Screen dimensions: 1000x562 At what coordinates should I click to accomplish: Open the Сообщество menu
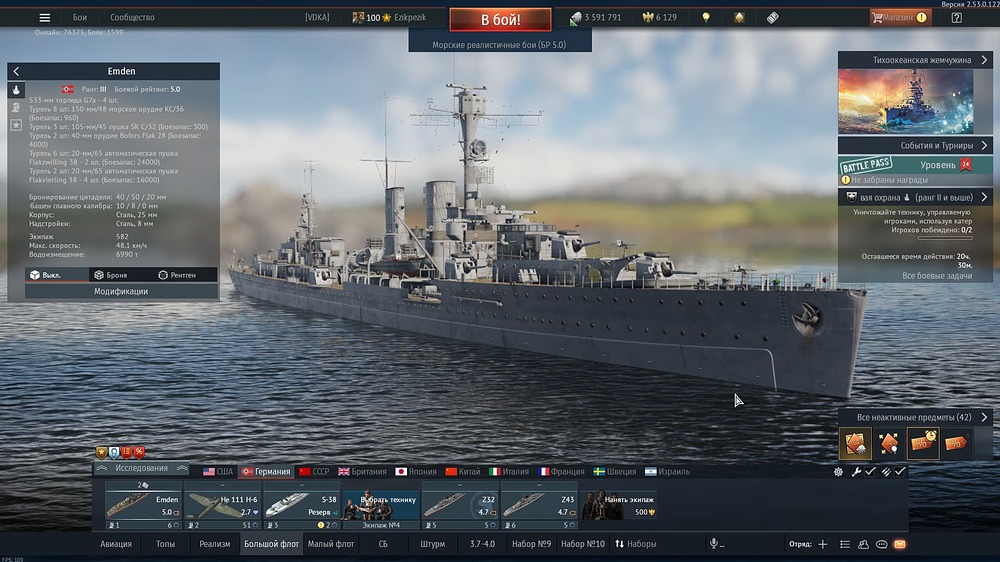pyautogui.click(x=132, y=18)
